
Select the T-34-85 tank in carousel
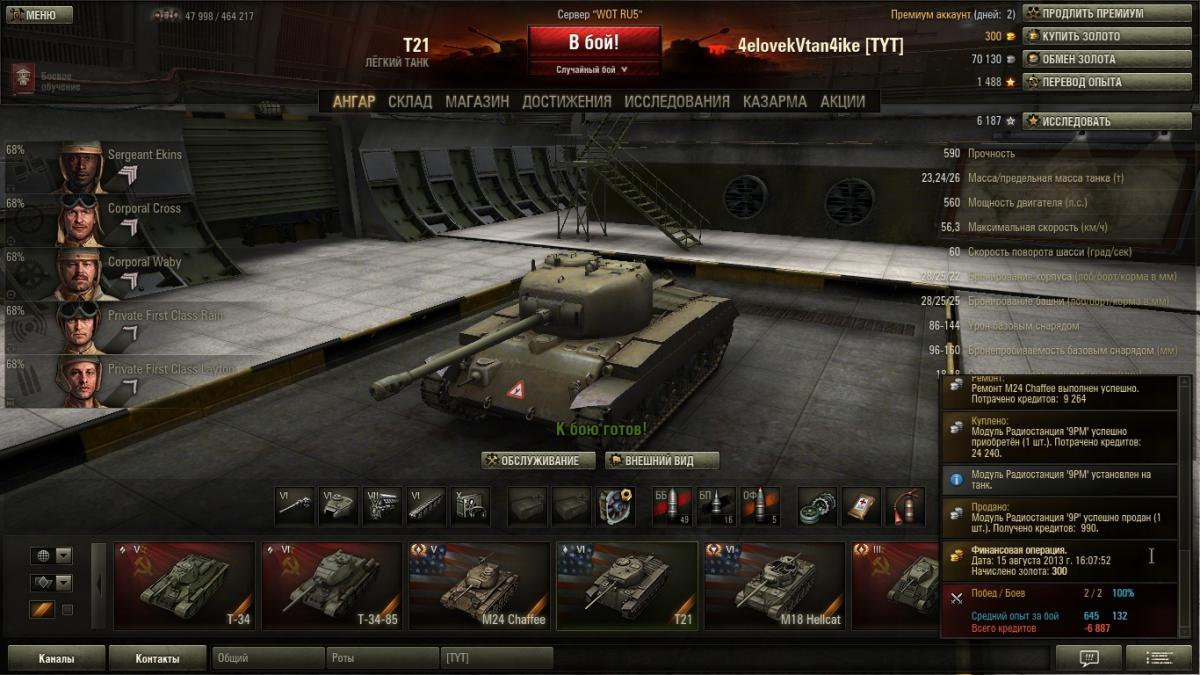332,586
